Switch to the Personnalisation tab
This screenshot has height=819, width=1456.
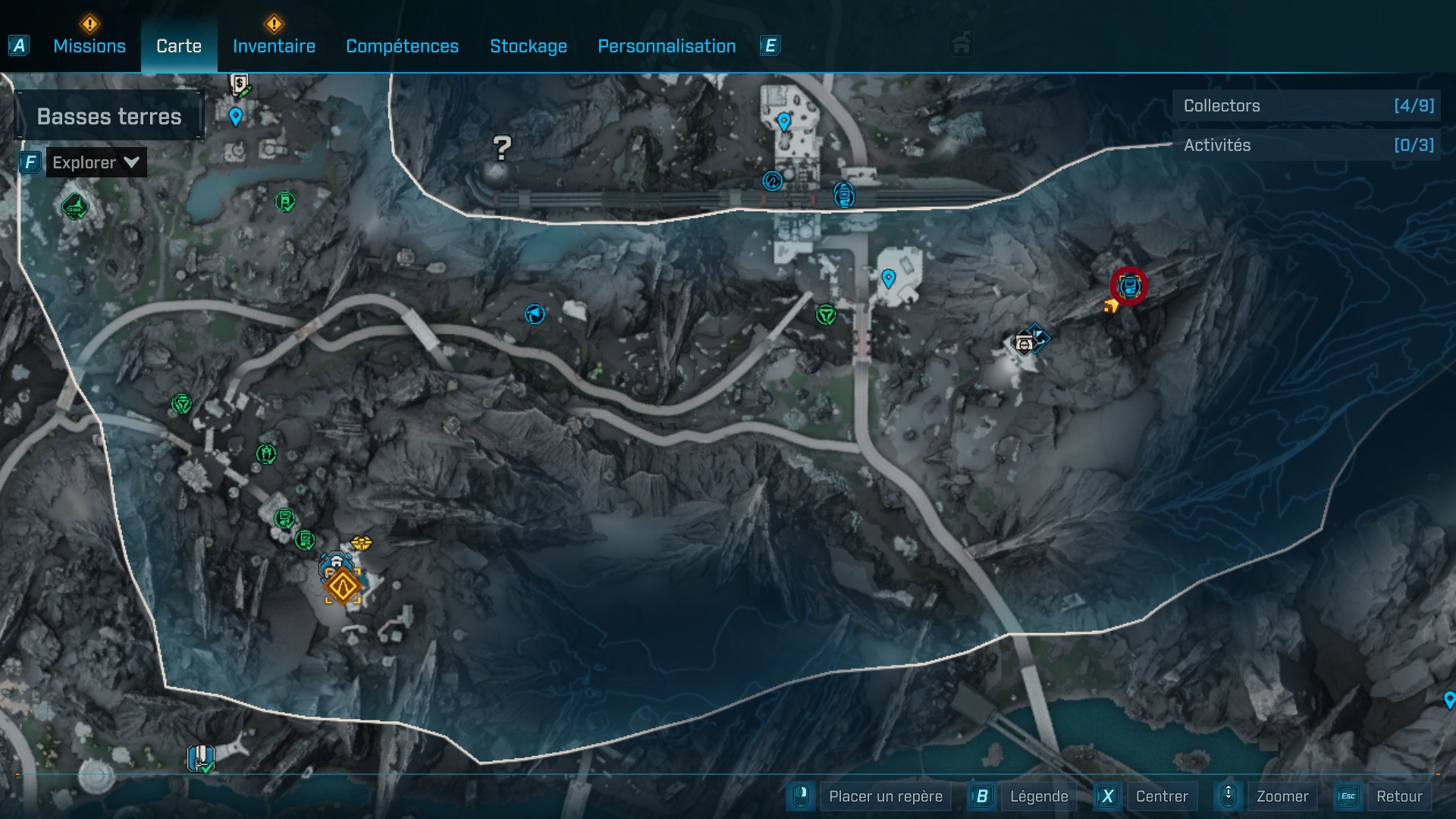[667, 46]
